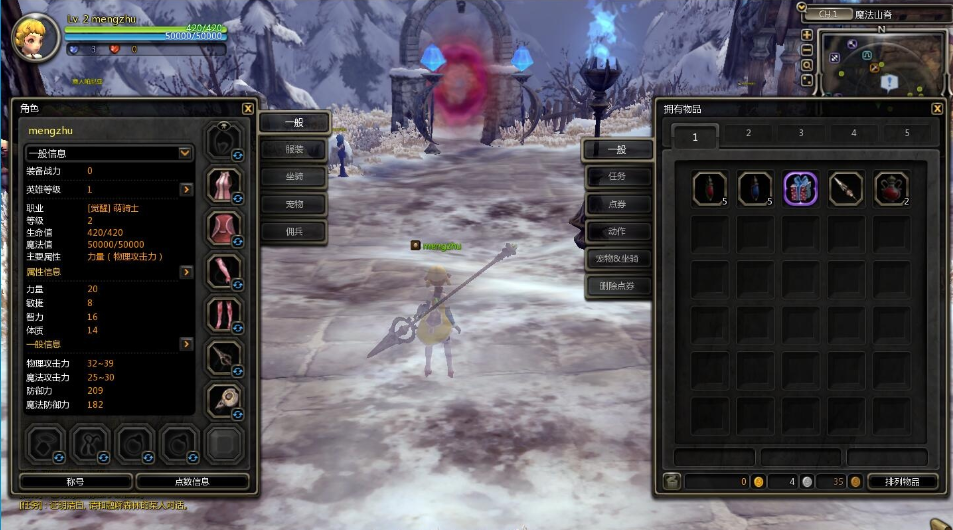Sort items with 排列物品 button
Screen dimensions: 953x530
tap(895, 482)
